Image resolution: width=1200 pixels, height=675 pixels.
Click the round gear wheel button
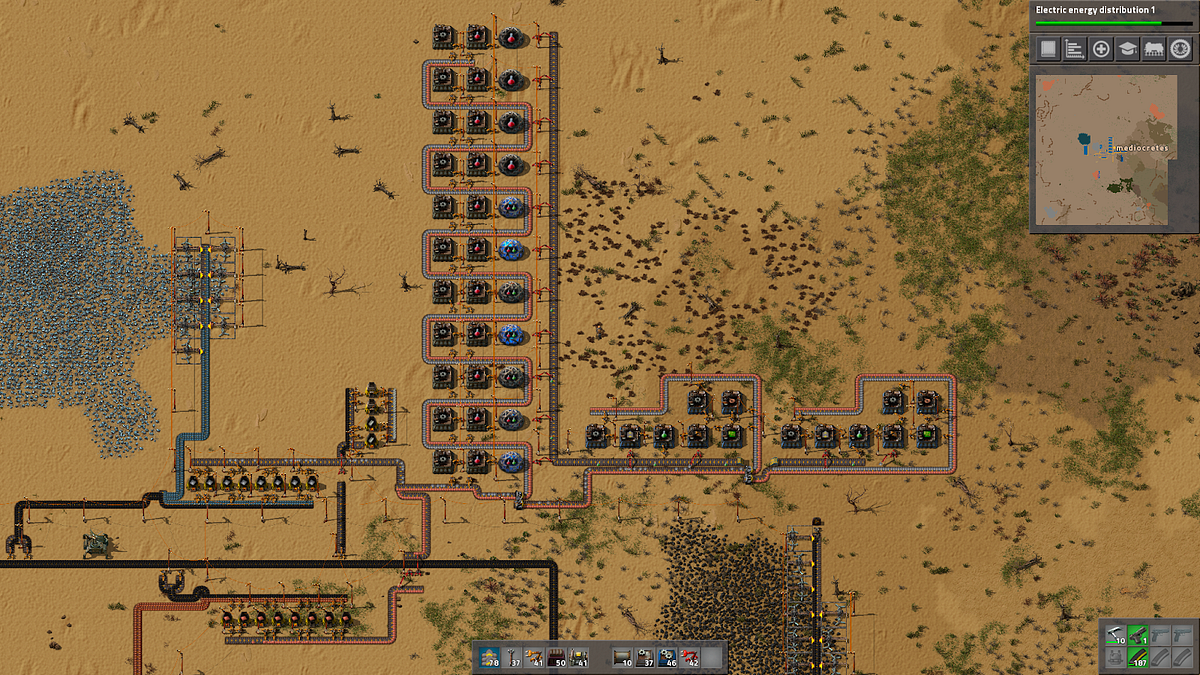1179,48
